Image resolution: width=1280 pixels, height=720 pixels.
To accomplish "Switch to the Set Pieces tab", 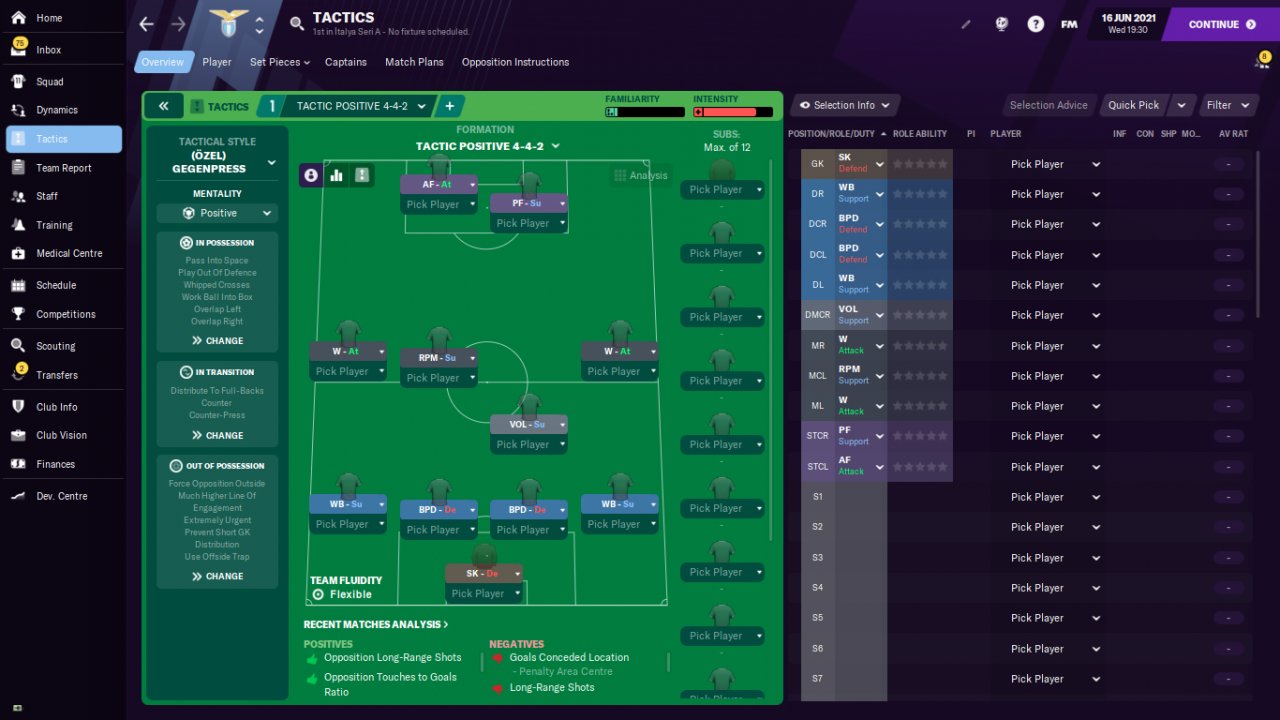I will point(279,62).
